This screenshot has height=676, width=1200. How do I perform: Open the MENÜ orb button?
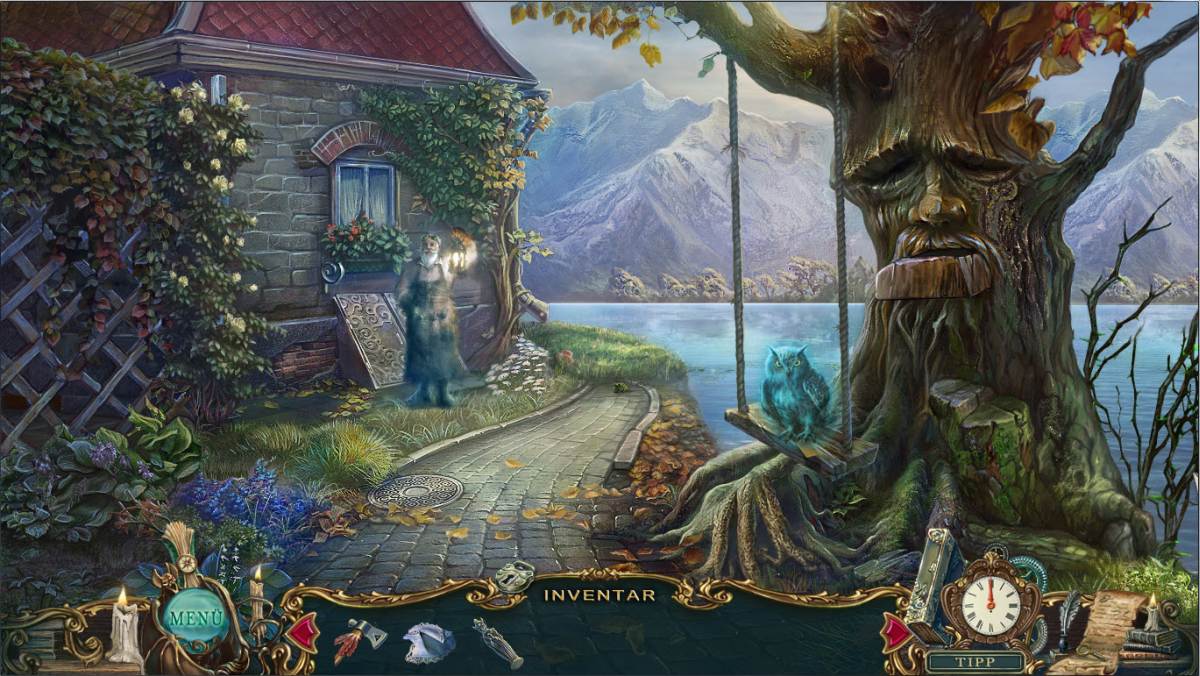click(195, 616)
